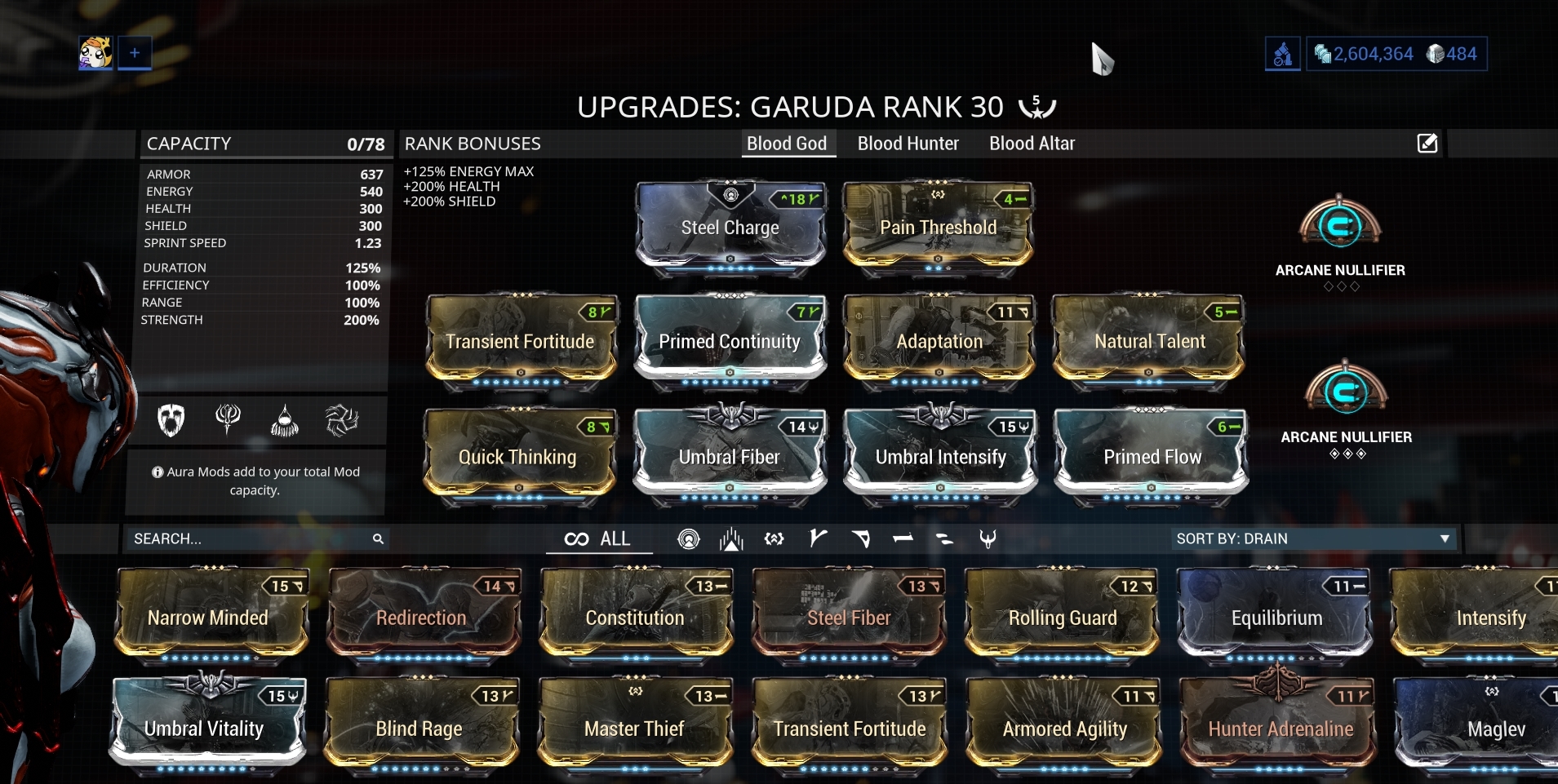Switch to the Blood Hunter config tab
The width and height of the screenshot is (1558, 784).
point(907,143)
